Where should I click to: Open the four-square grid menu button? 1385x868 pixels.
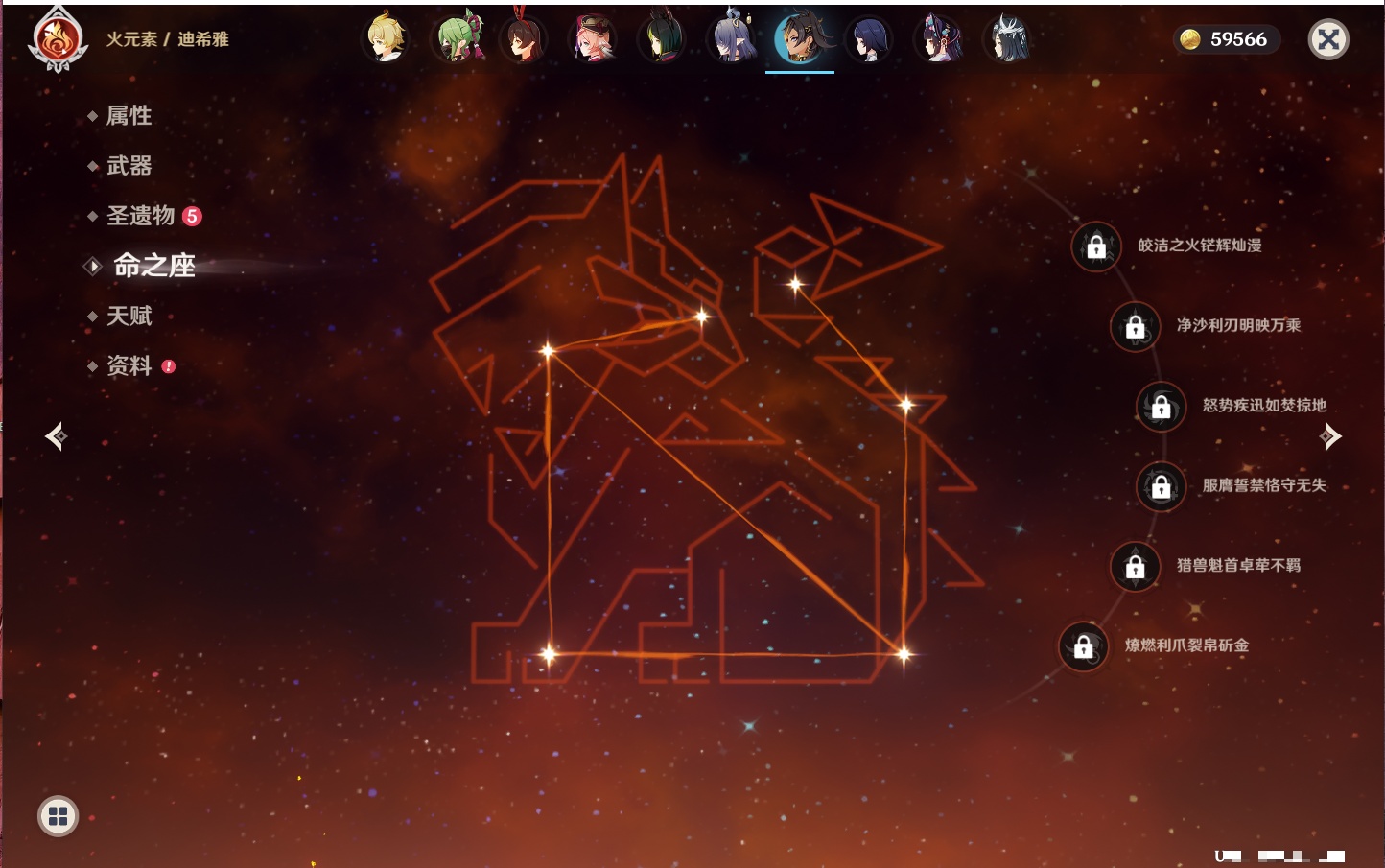(58, 816)
